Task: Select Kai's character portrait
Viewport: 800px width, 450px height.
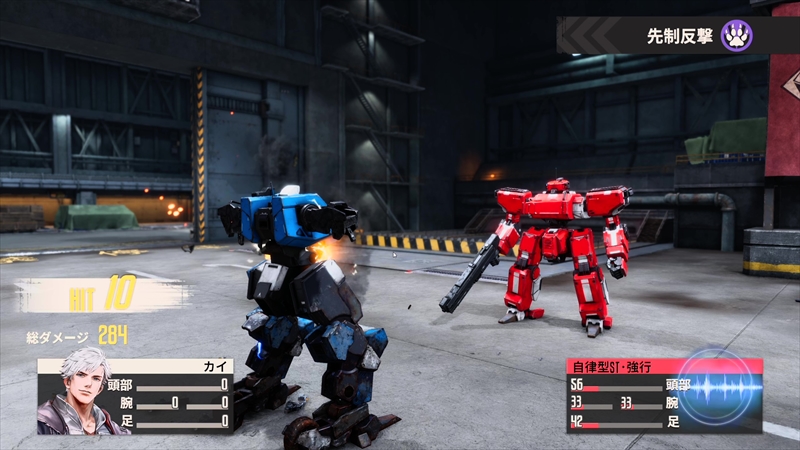Action: [x=76, y=392]
